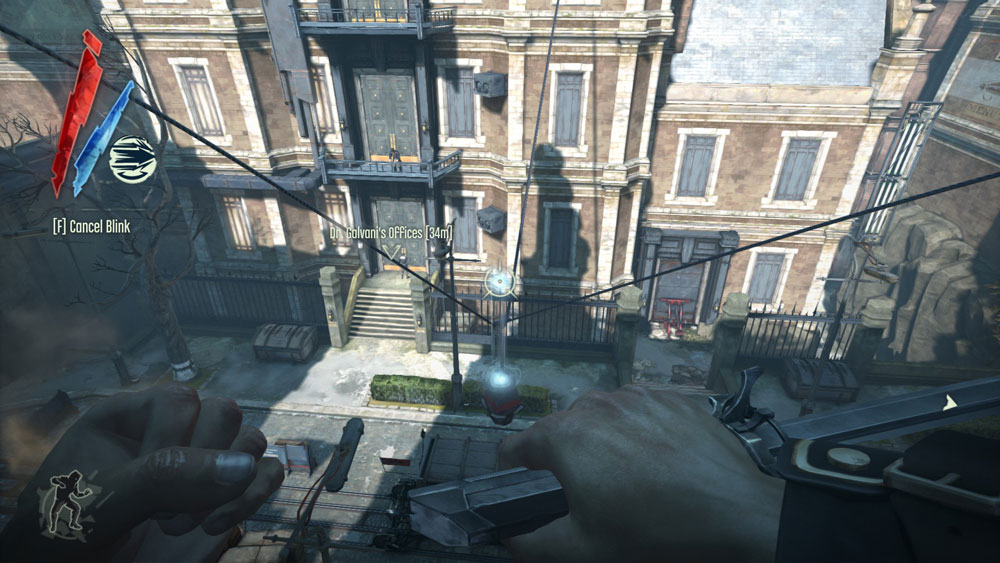Select the Dr. Galvani's Offices objective marker
This screenshot has height=563, width=1000.
click(391, 250)
